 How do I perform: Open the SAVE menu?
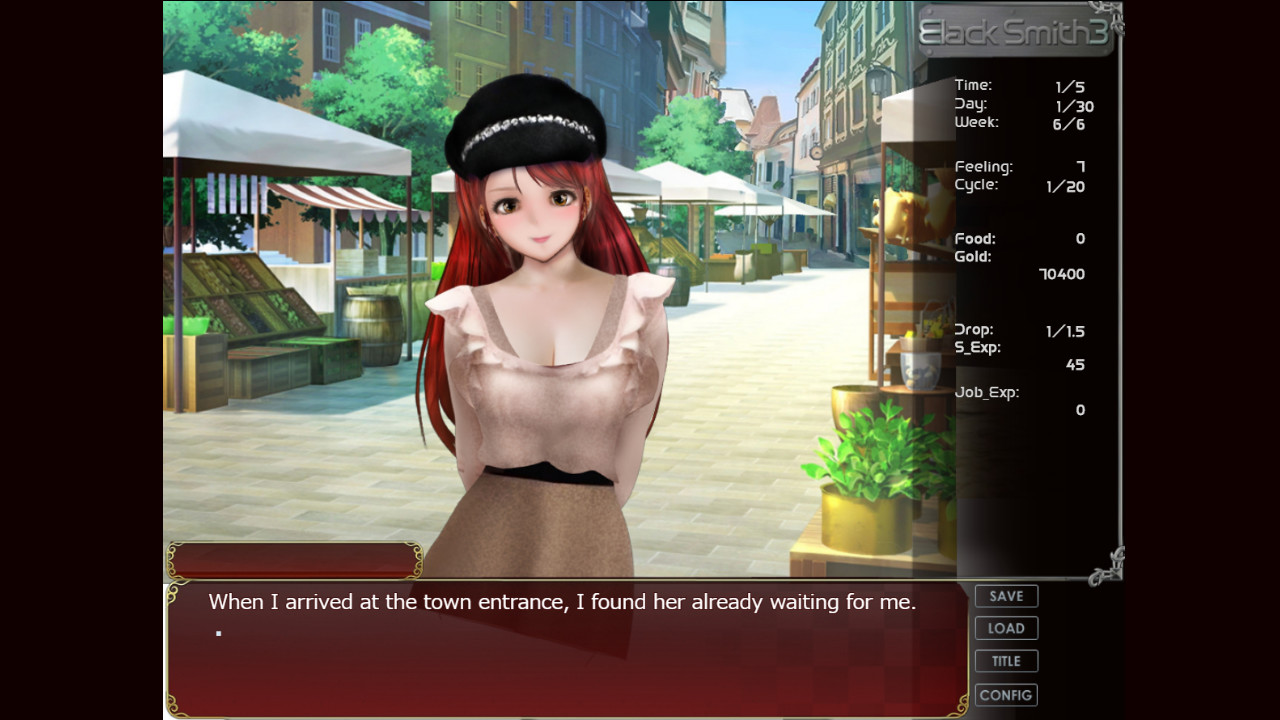click(x=1006, y=595)
